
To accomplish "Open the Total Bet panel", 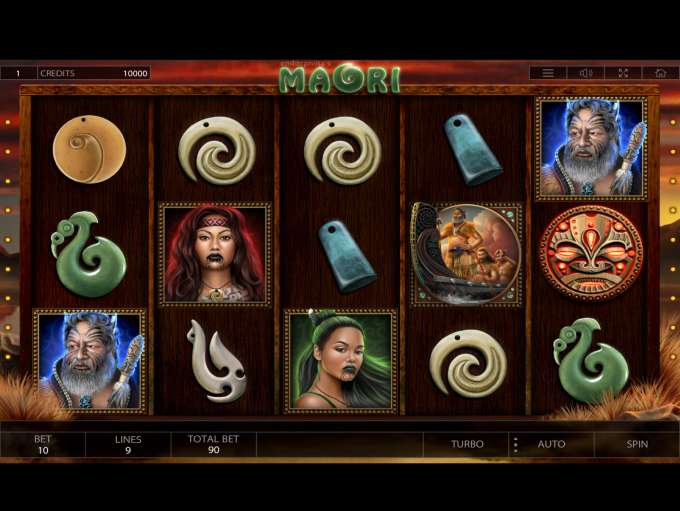I will (213, 445).
